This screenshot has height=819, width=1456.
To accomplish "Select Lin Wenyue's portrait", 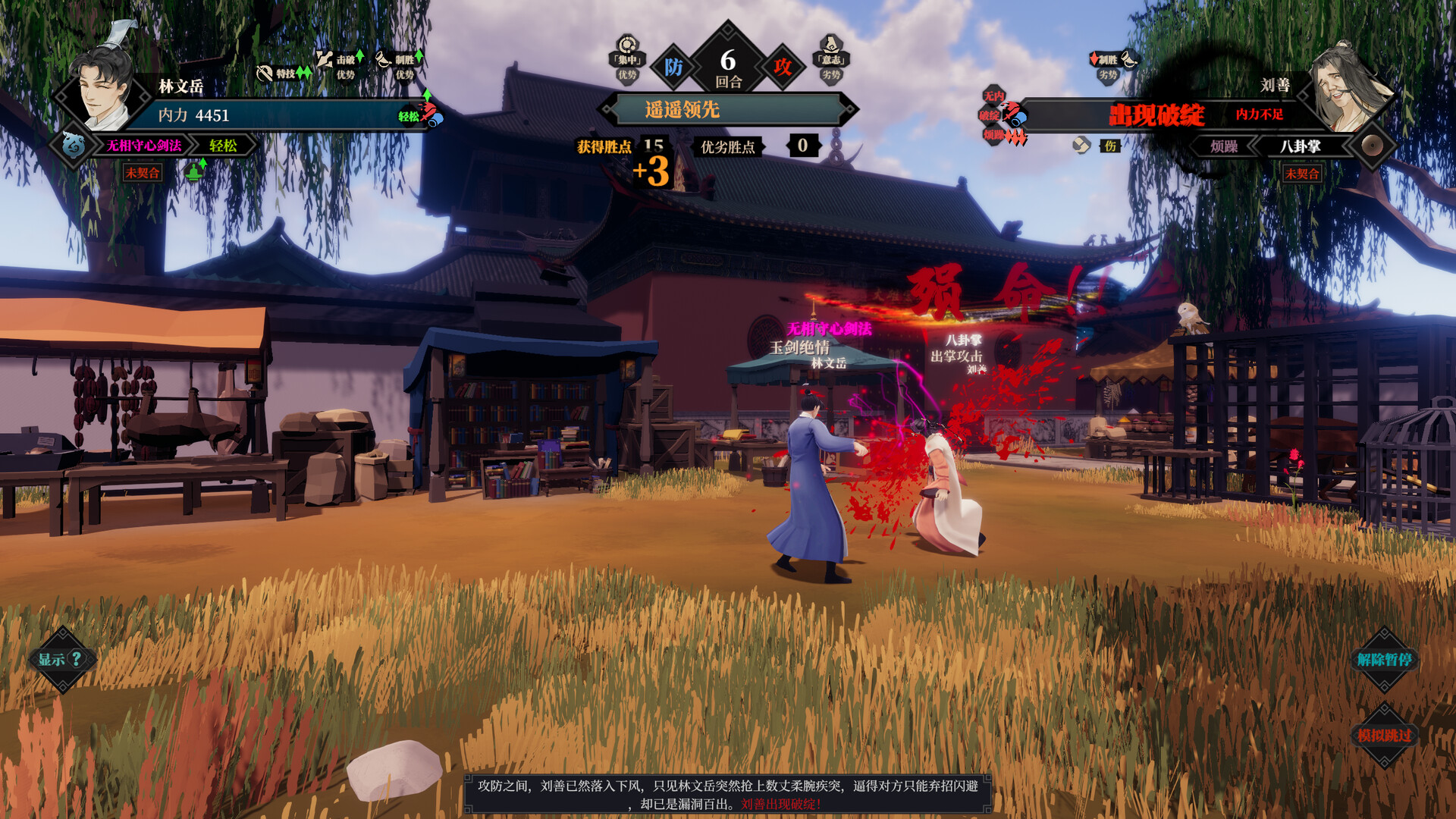I will (x=105, y=88).
